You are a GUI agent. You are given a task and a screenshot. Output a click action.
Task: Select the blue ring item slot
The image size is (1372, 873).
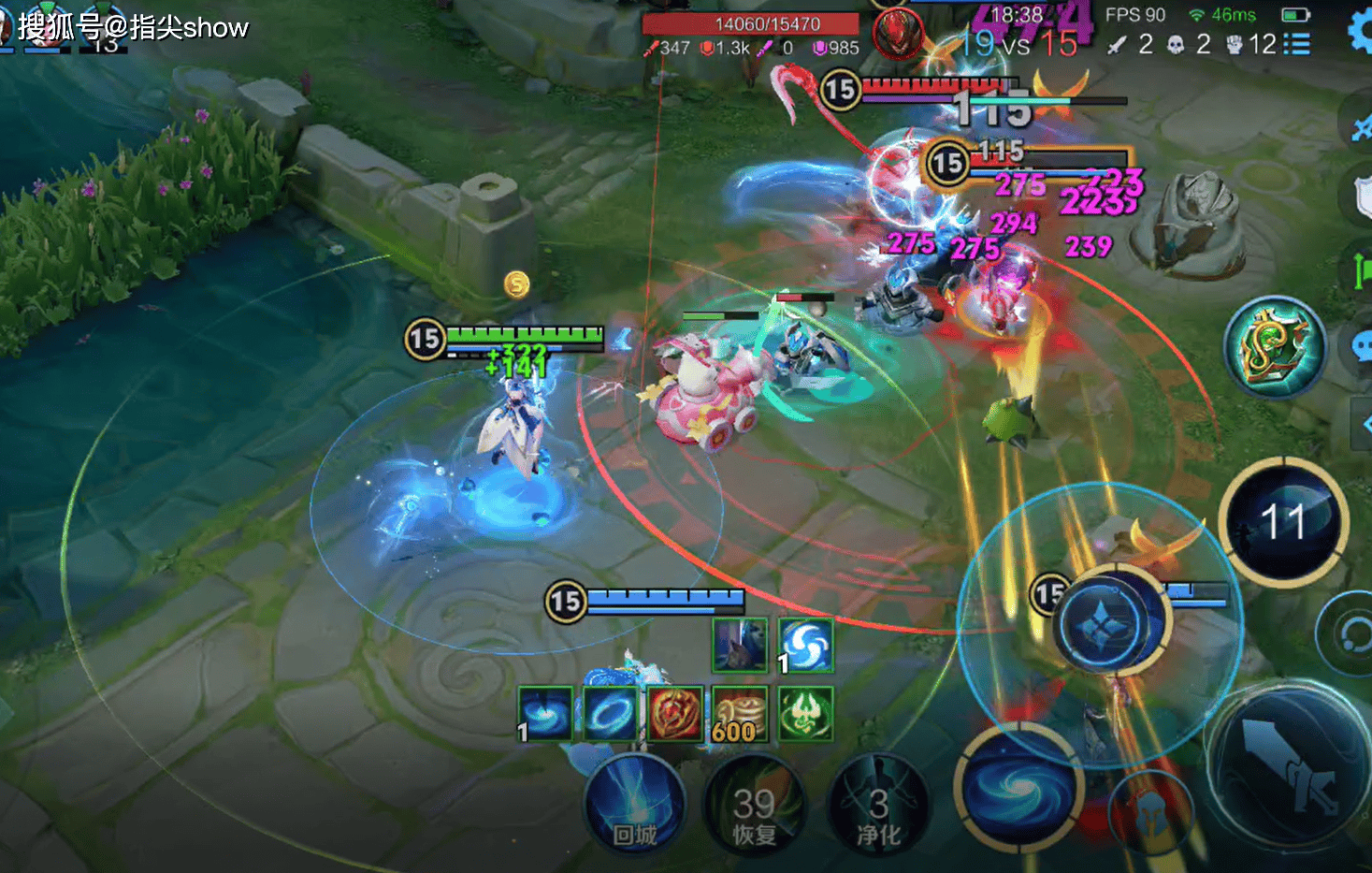(x=610, y=714)
